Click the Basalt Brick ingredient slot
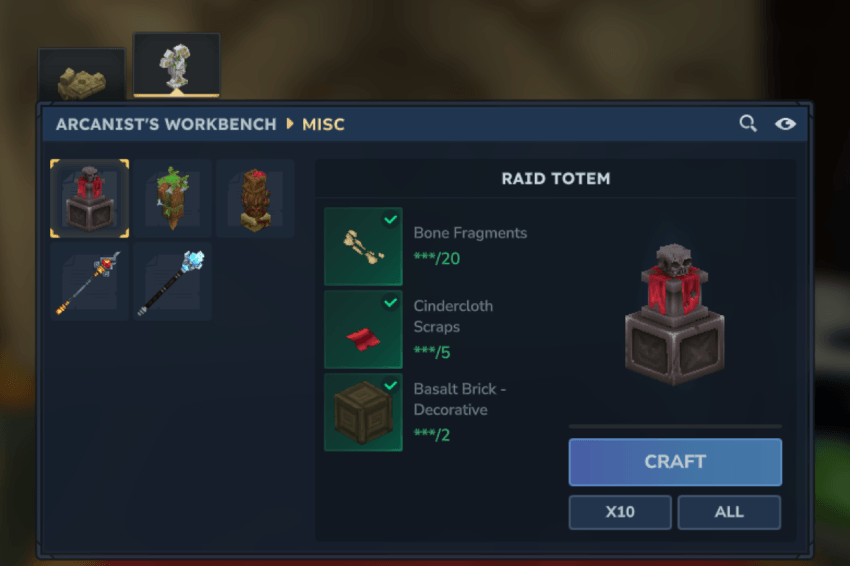 (x=363, y=412)
